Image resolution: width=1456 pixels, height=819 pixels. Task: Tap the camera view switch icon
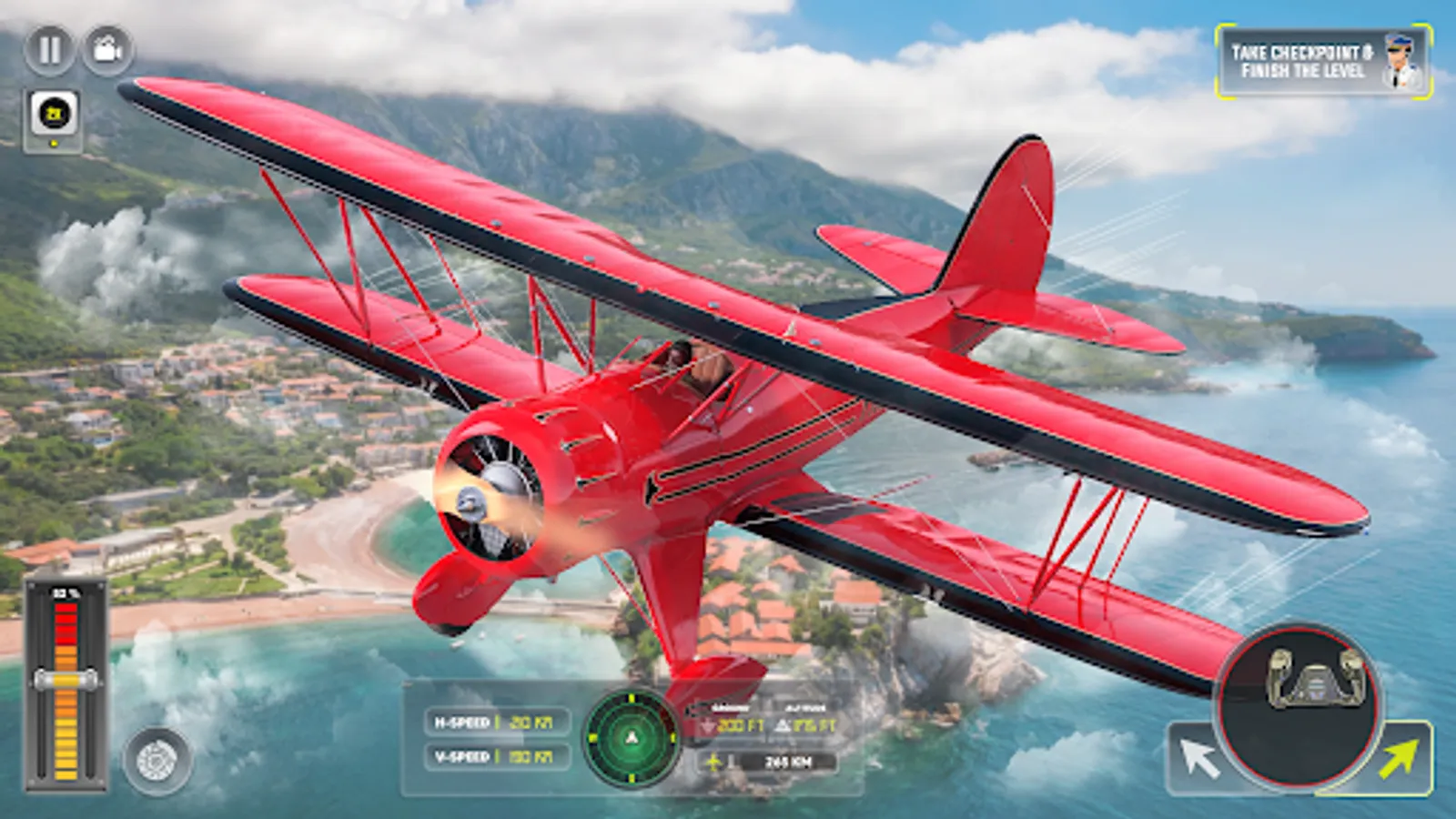point(106,48)
